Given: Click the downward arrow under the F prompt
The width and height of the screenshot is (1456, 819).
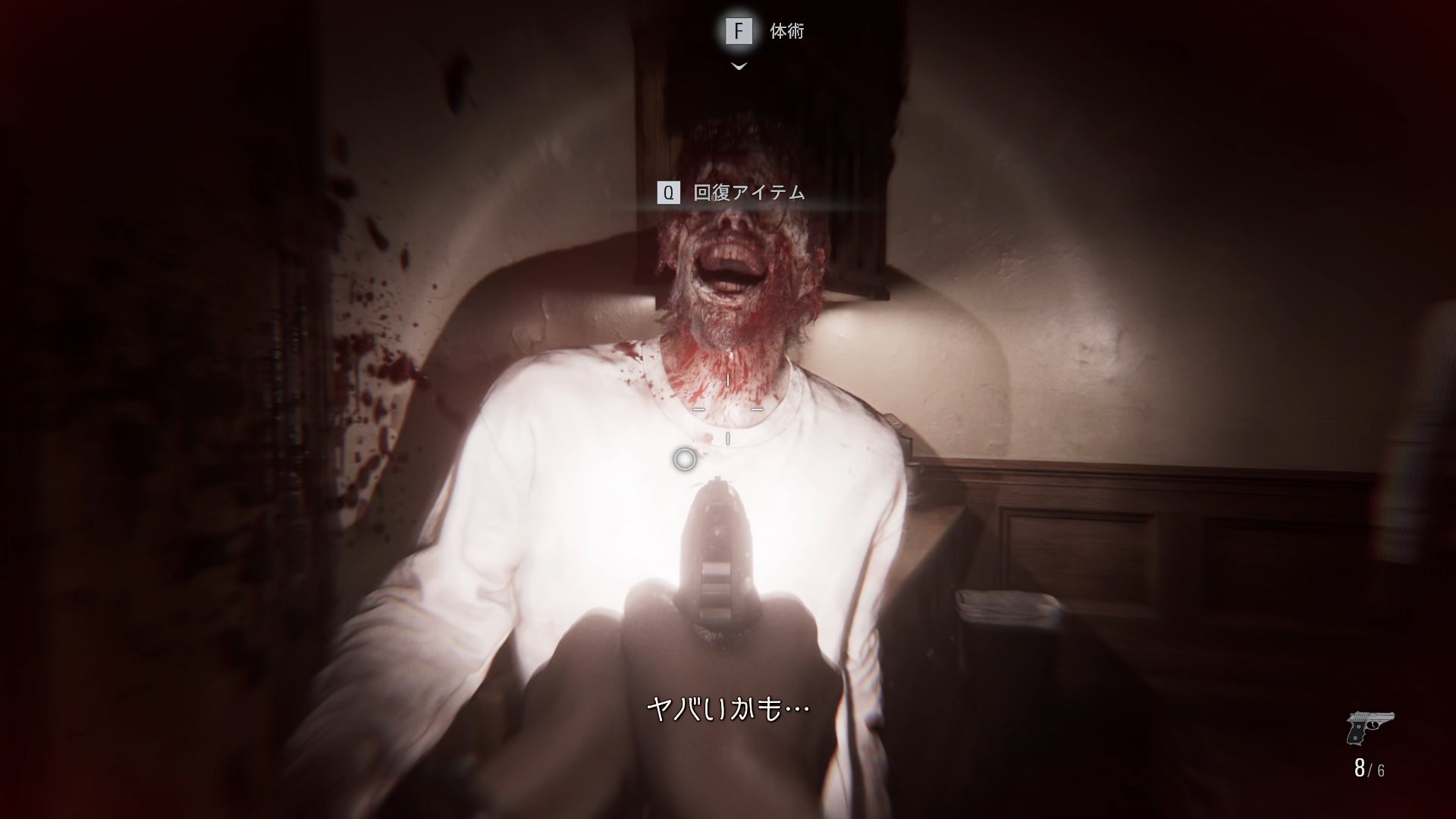Looking at the screenshot, I should tap(737, 67).
